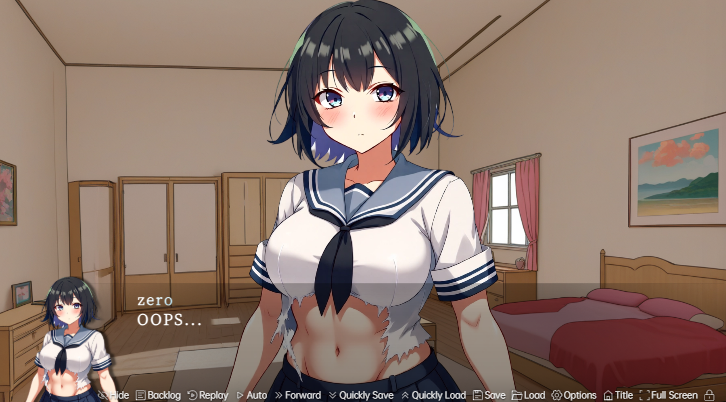Viewport: 726px width, 402px height.
Task: Activate Forward to skip text
Action: [x=297, y=395]
